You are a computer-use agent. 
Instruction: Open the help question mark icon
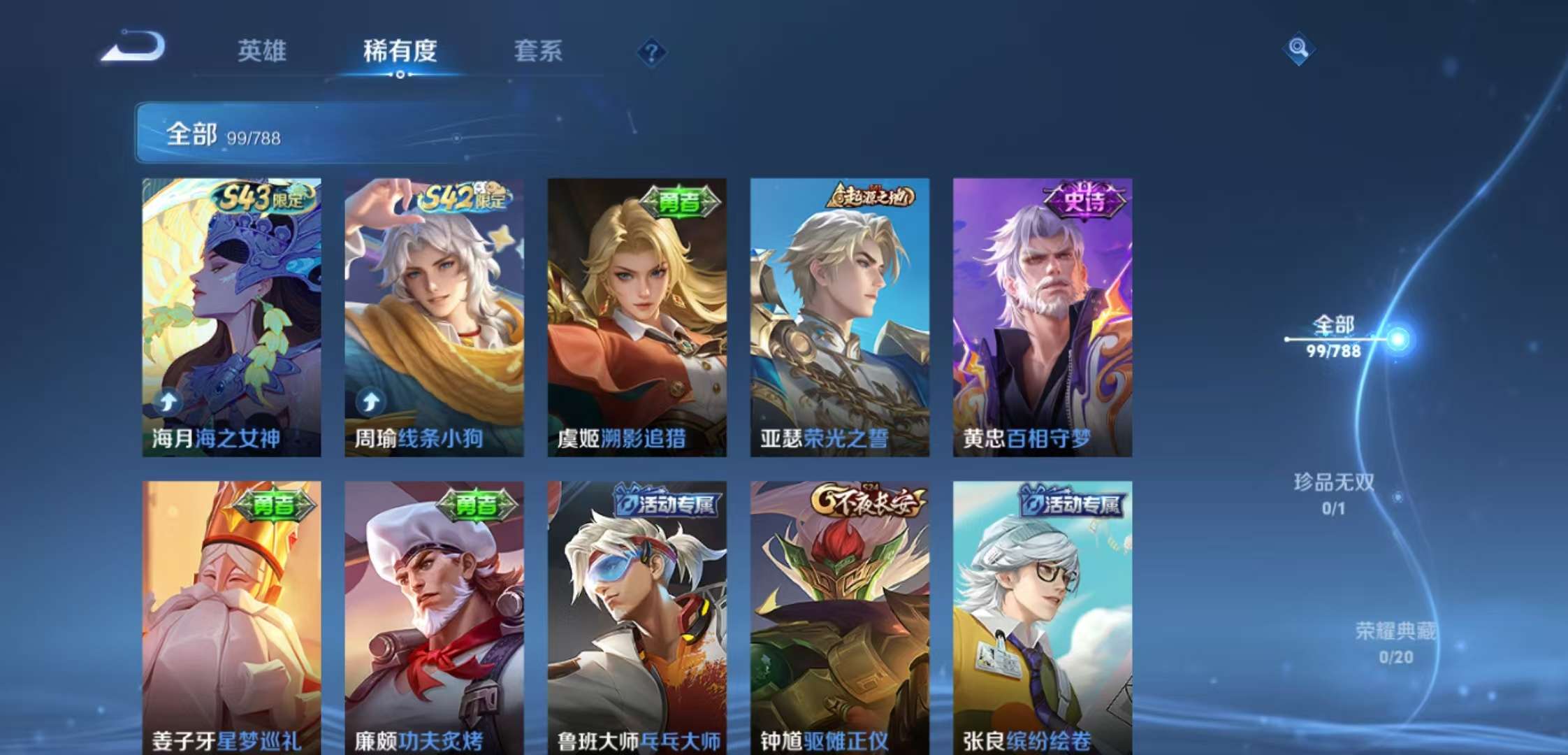tap(651, 51)
